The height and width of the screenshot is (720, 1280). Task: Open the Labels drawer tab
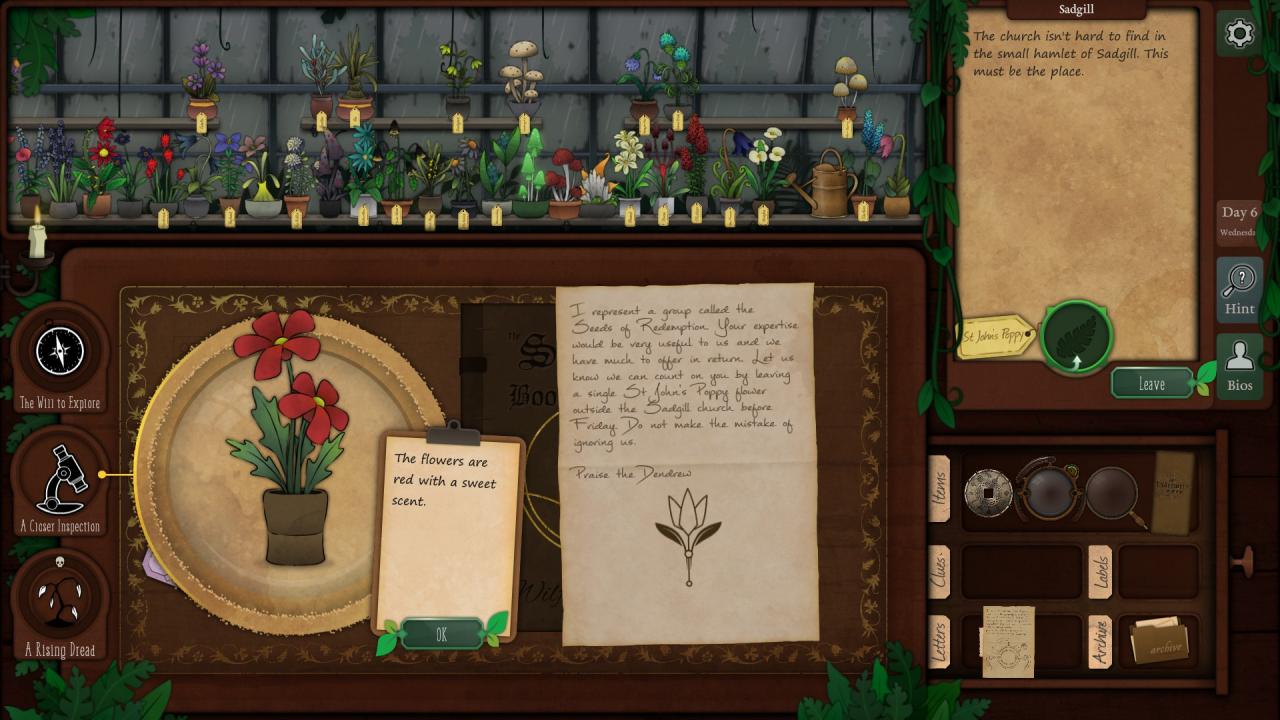click(1100, 572)
